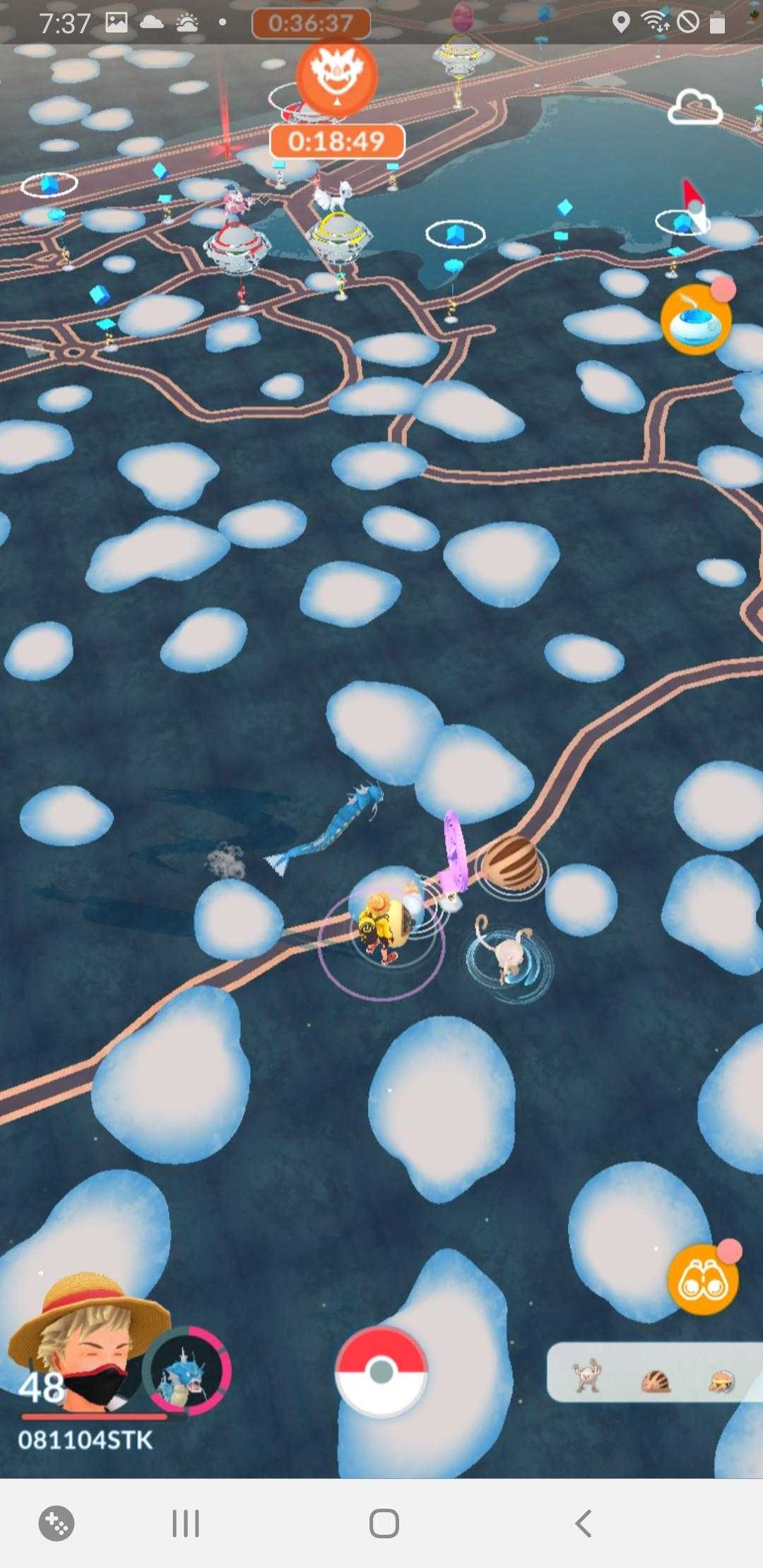This screenshot has height=1568, width=763.
Task: Tap the Android home button
Action: coord(384,1524)
